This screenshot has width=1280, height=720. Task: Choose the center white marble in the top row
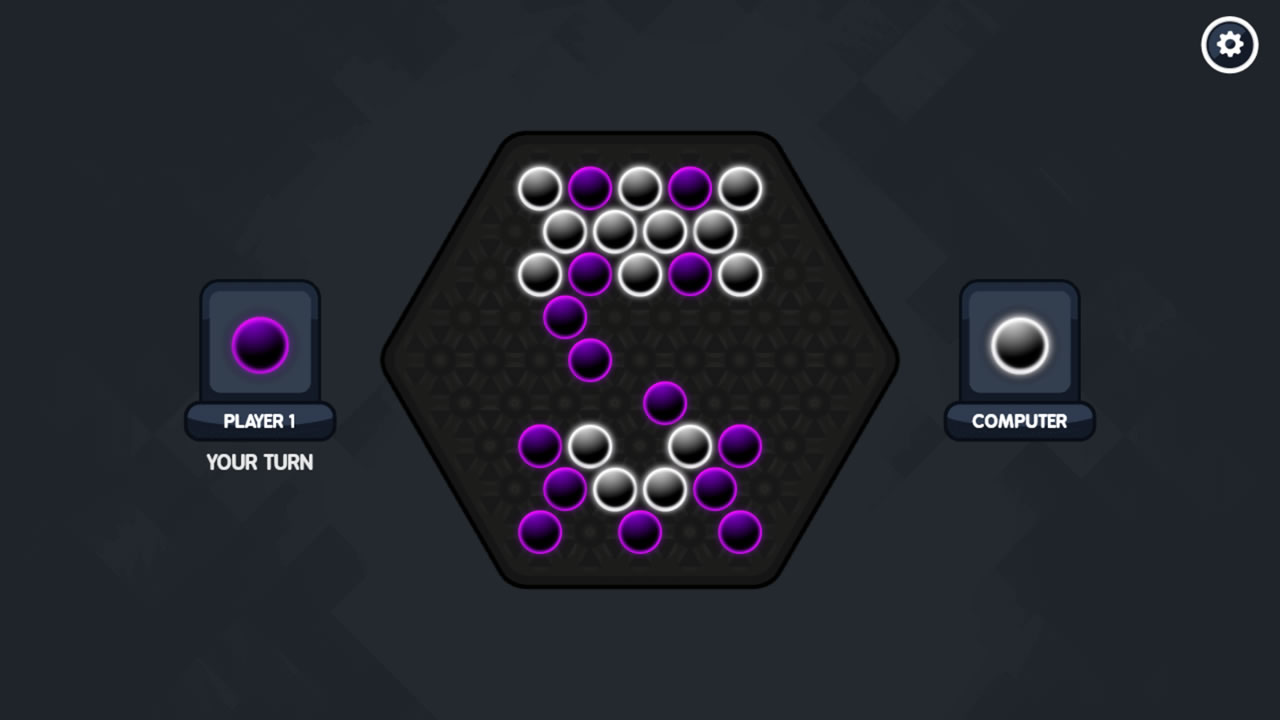[640, 188]
